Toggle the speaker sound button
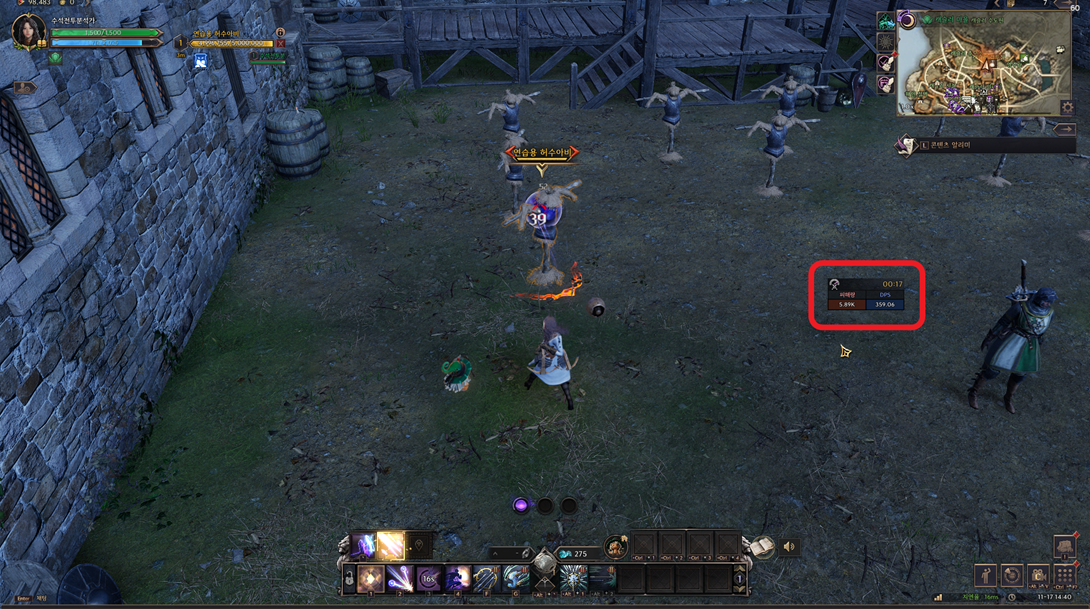 point(789,547)
